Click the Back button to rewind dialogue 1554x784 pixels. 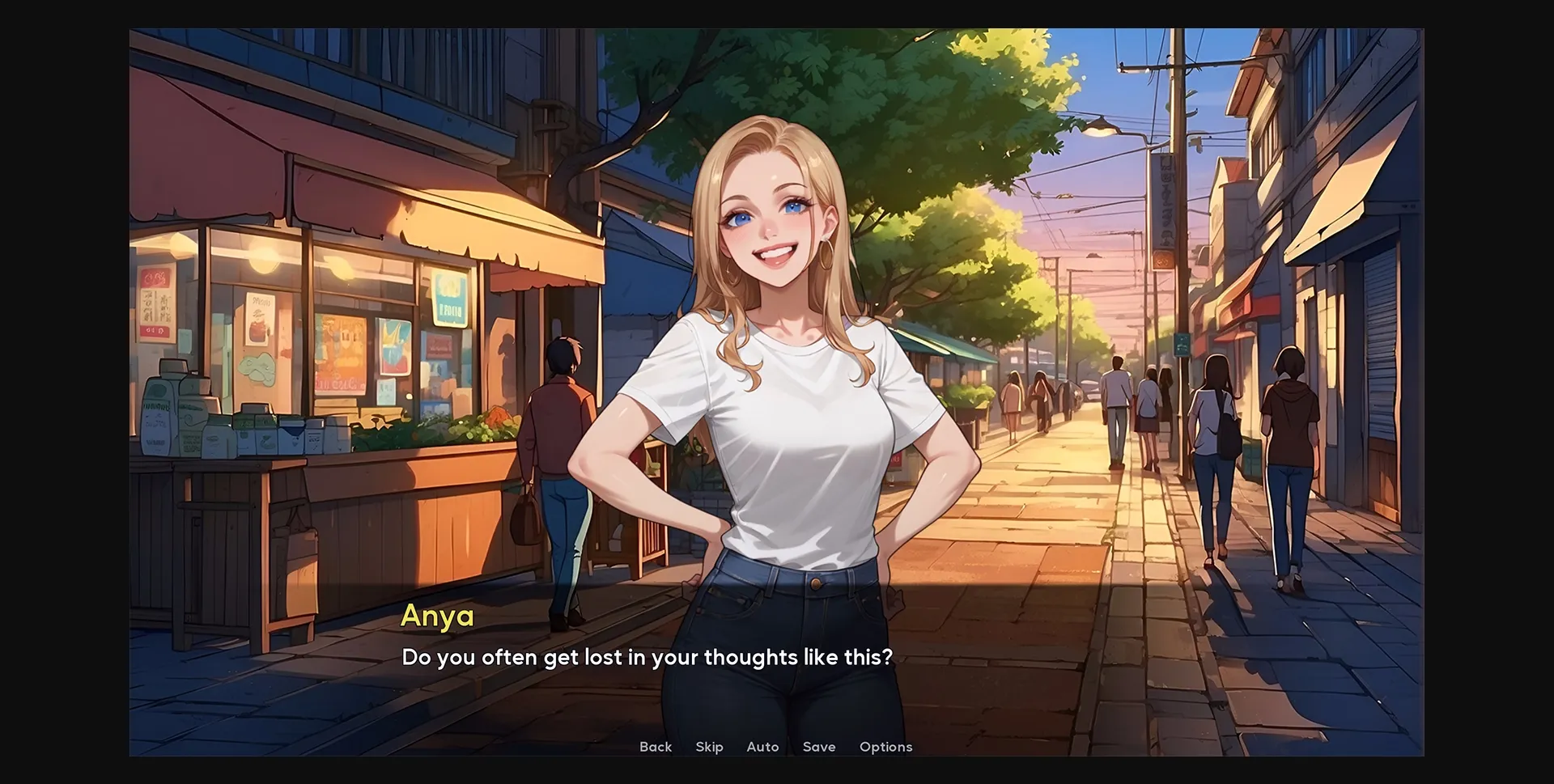656,747
